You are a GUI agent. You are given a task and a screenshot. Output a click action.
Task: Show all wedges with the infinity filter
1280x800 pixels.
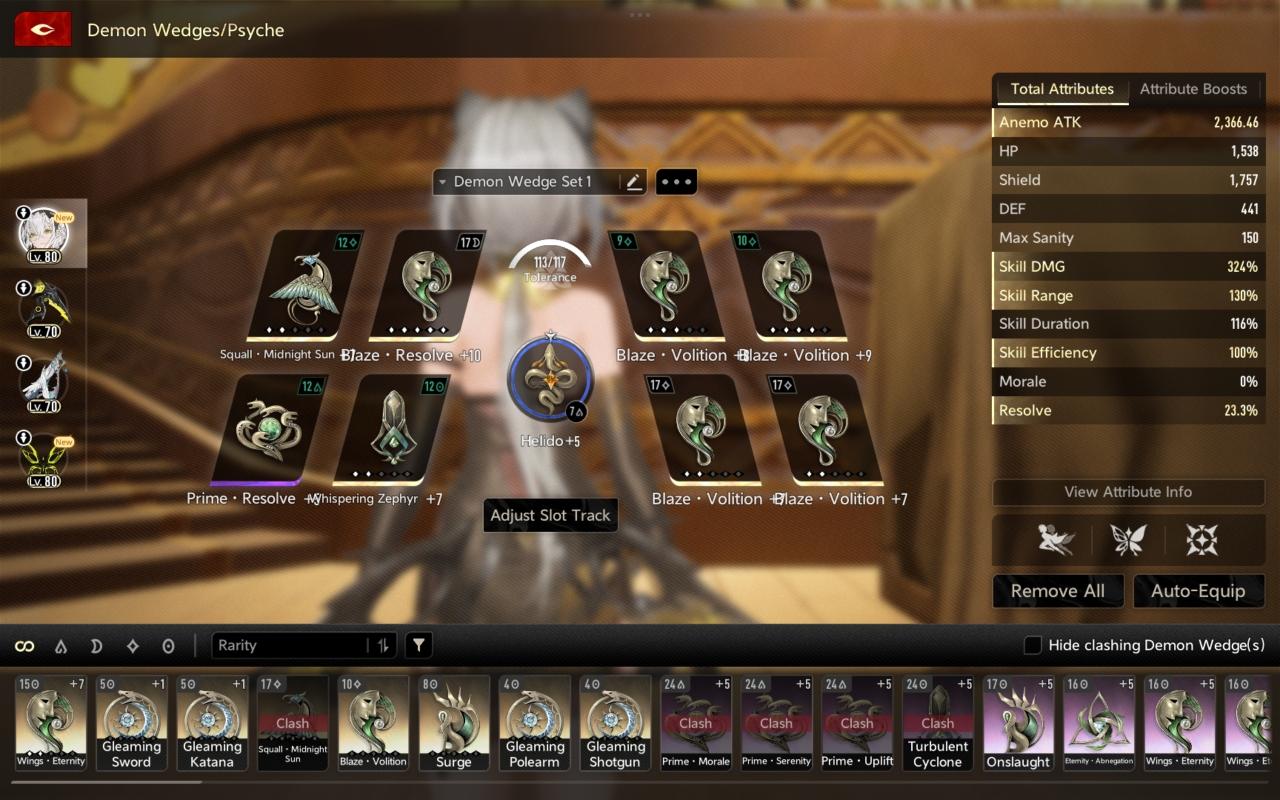[25, 646]
